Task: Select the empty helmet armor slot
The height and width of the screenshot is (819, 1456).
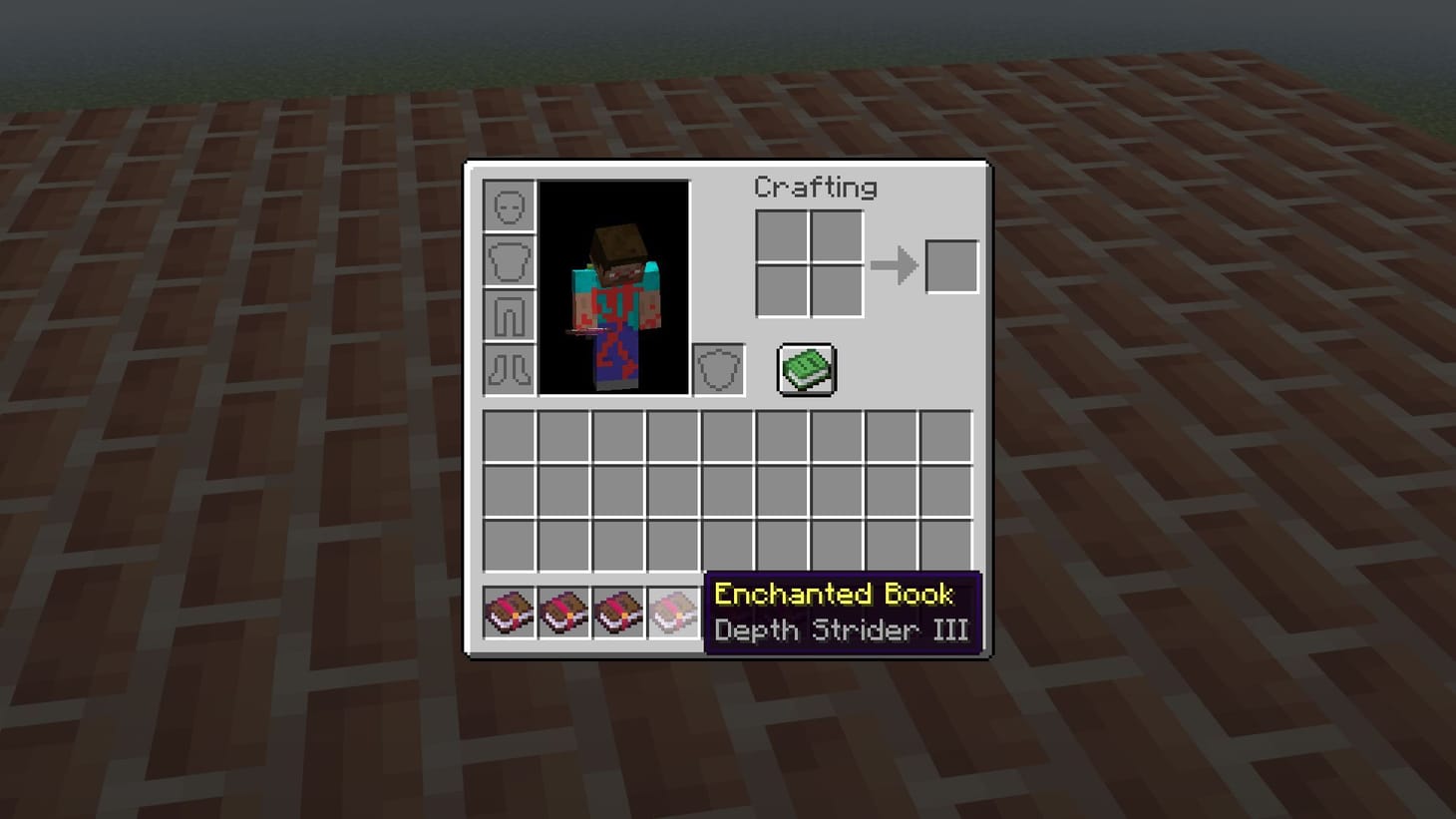Action: tap(509, 205)
